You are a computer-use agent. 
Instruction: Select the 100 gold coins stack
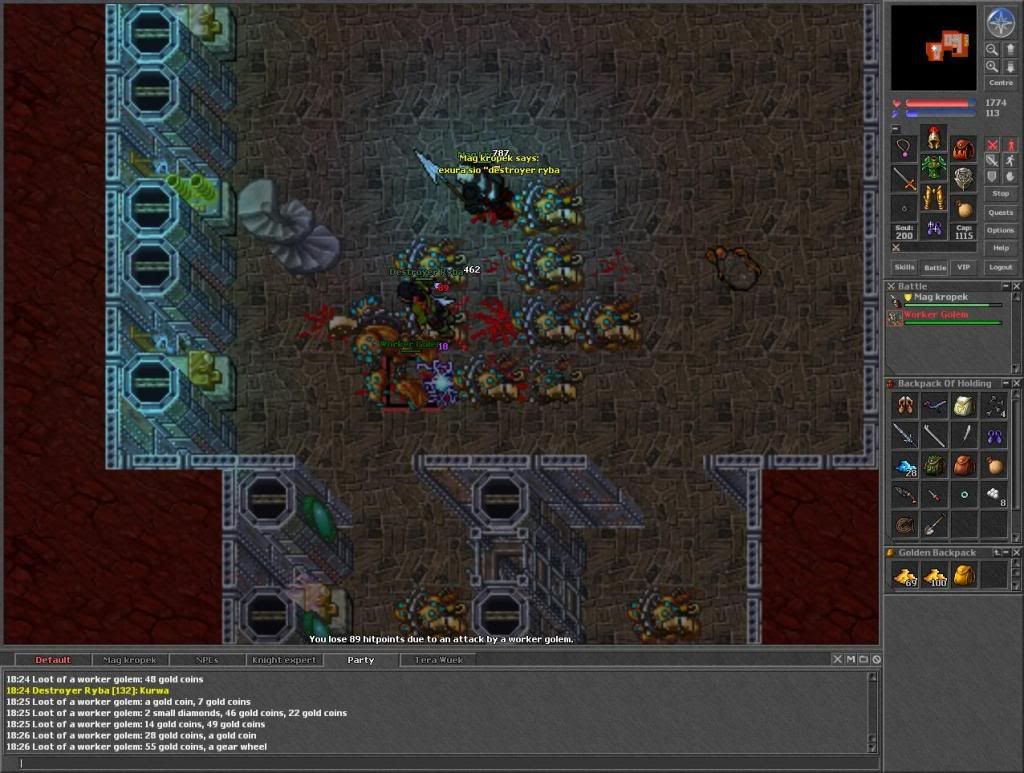click(x=934, y=575)
